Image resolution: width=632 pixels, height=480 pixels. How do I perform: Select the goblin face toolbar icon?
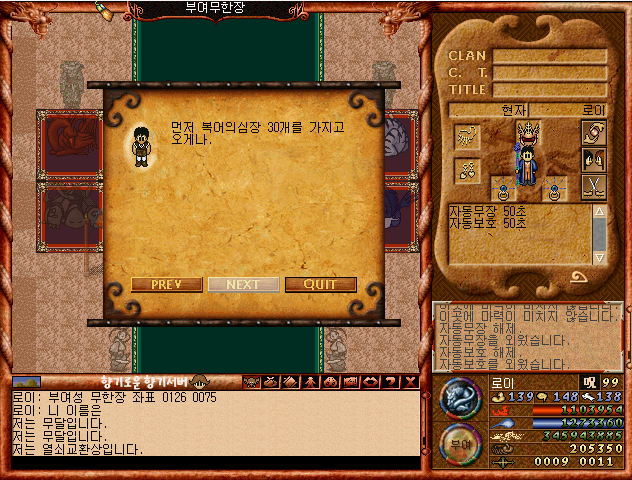251,381
